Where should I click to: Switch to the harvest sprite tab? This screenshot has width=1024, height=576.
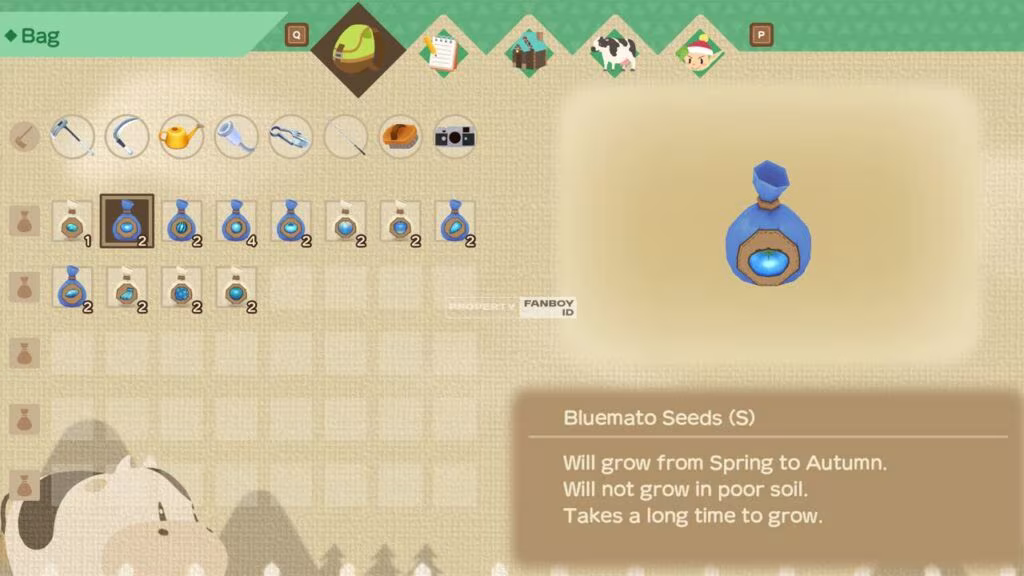pyautogui.click(x=699, y=52)
